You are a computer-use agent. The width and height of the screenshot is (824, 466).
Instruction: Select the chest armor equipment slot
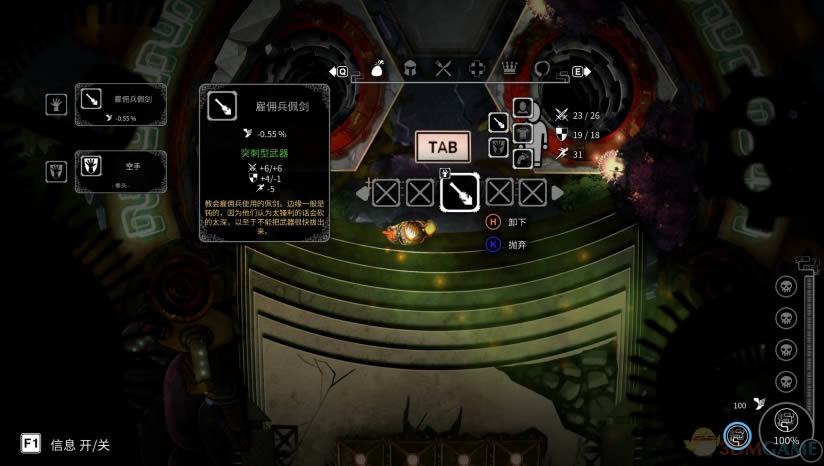522,132
